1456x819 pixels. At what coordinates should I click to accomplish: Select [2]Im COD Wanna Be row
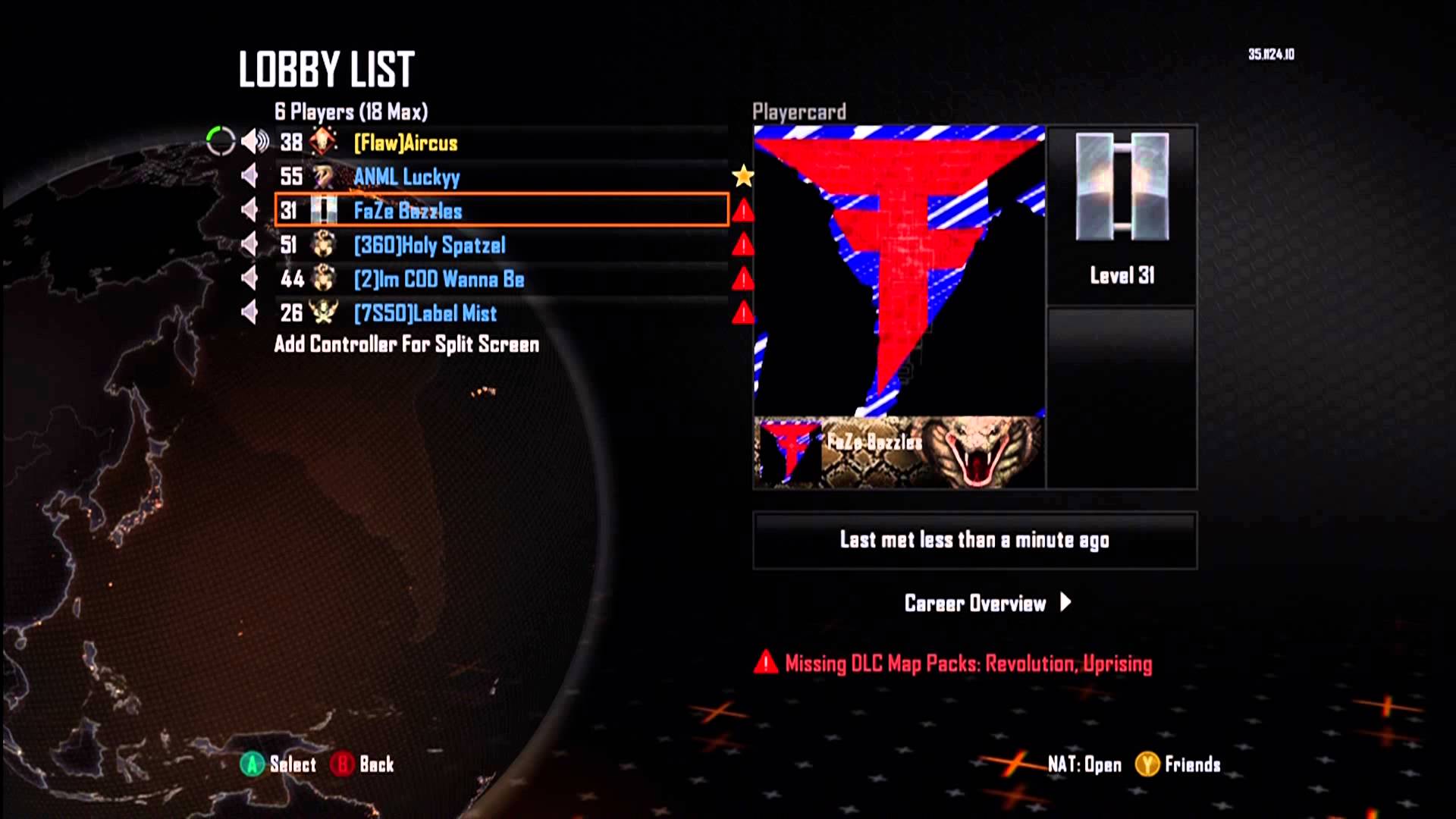tap(438, 279)
